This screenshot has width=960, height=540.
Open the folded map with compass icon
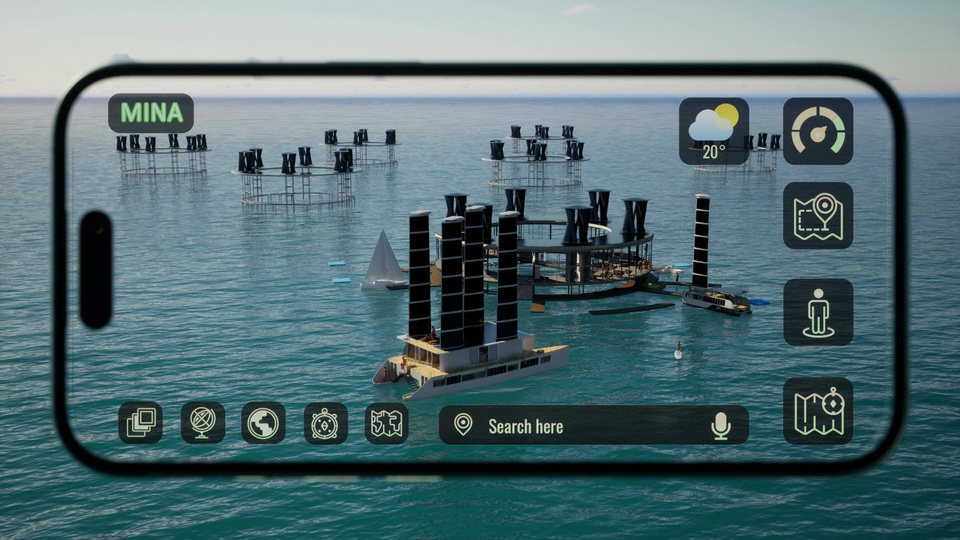[818, 411]
